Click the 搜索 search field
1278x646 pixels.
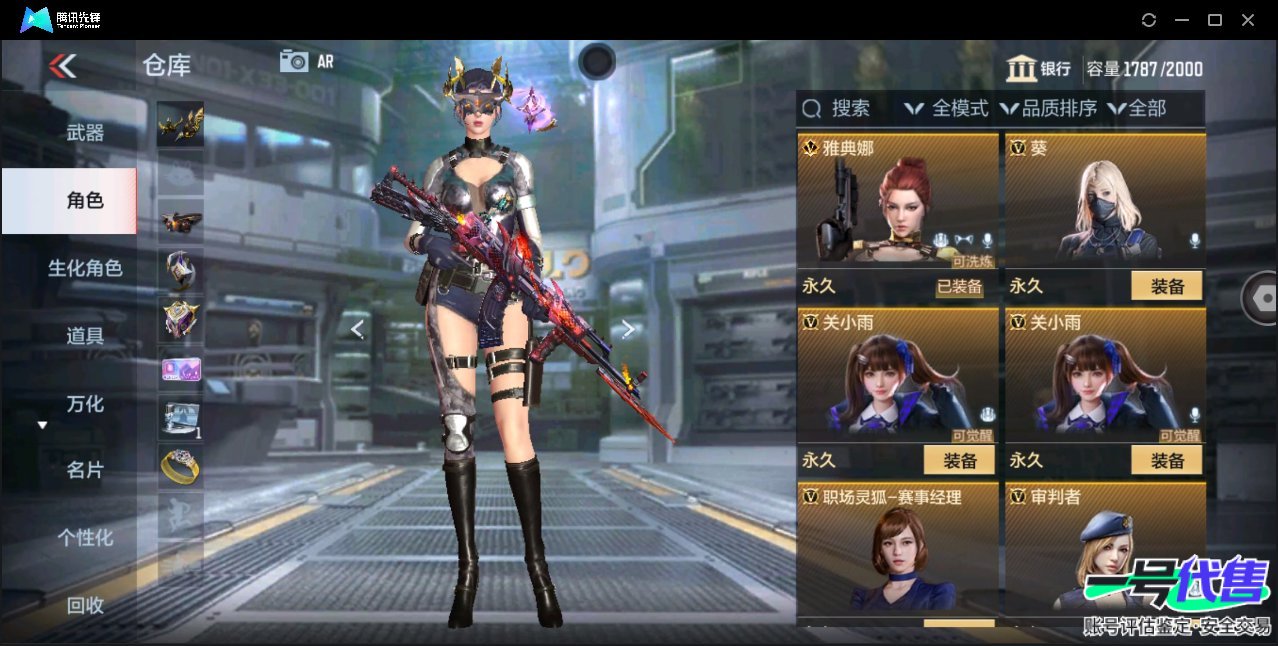click(850, 108)
